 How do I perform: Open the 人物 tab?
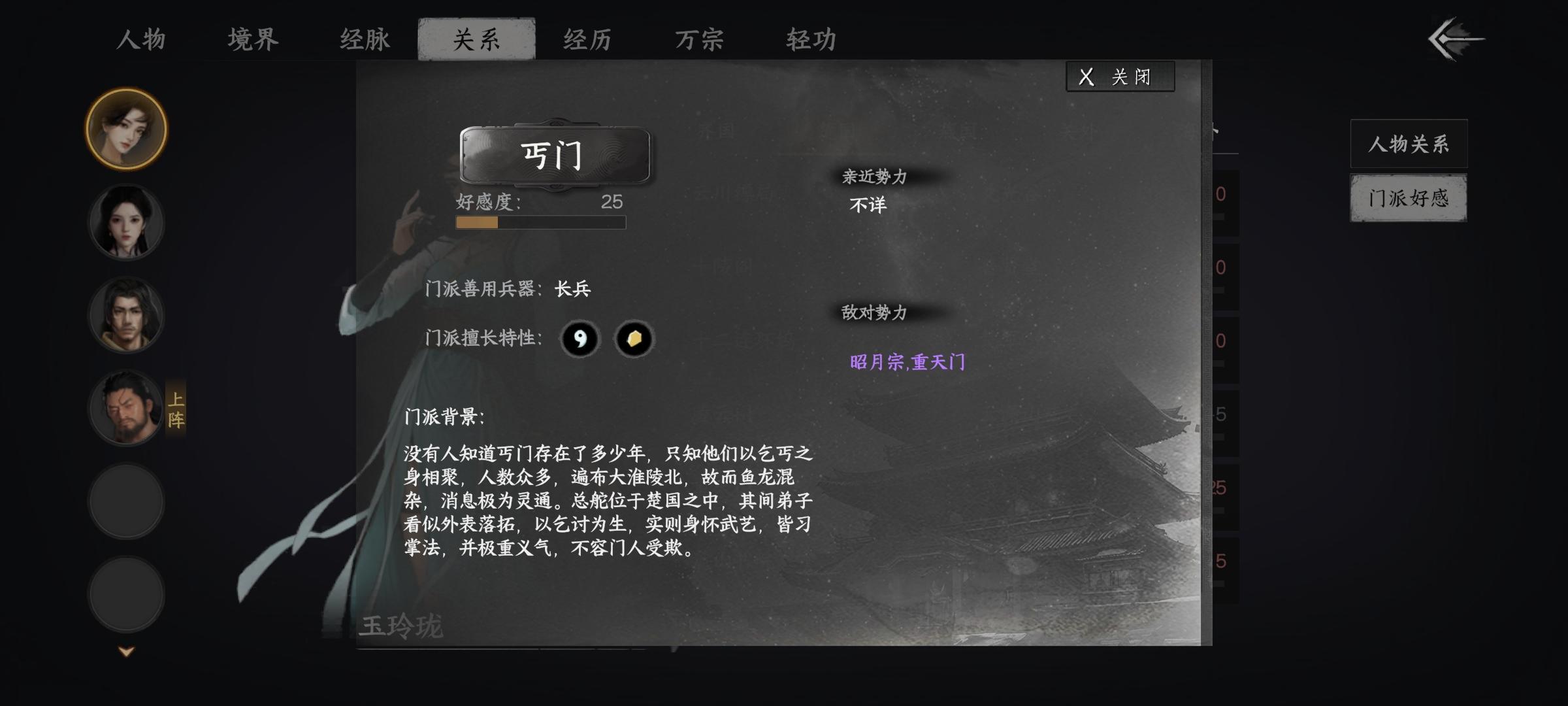(138, 40)
